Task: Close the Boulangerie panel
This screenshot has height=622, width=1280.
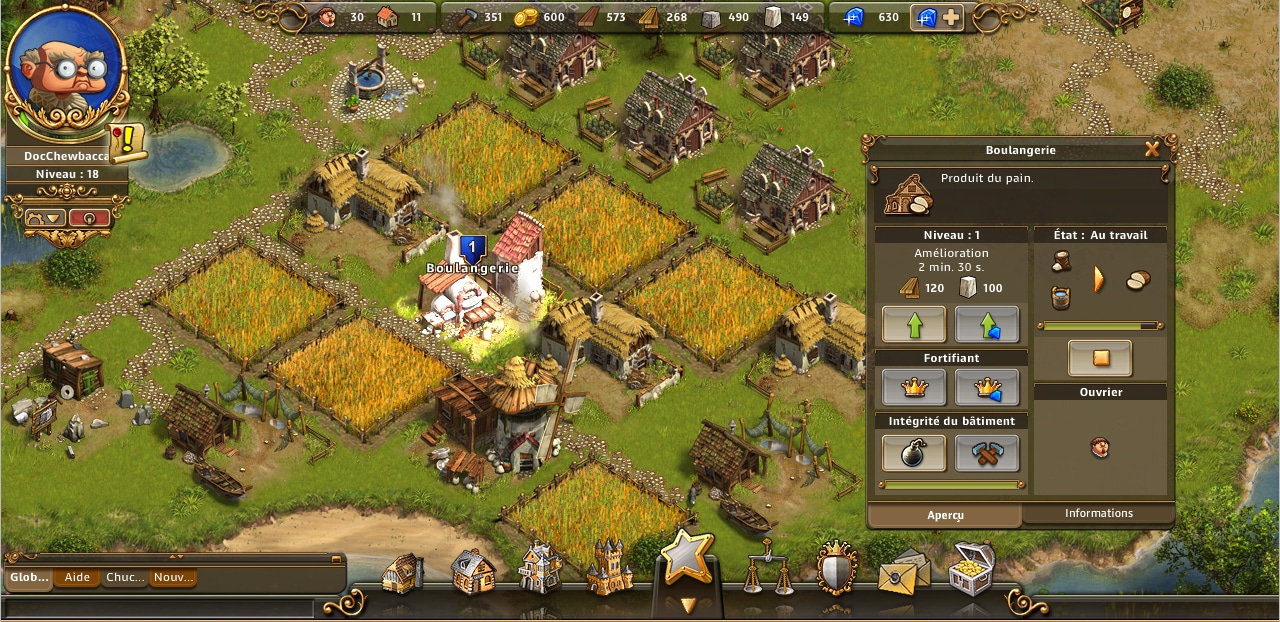Action: tap(1152, 150)
